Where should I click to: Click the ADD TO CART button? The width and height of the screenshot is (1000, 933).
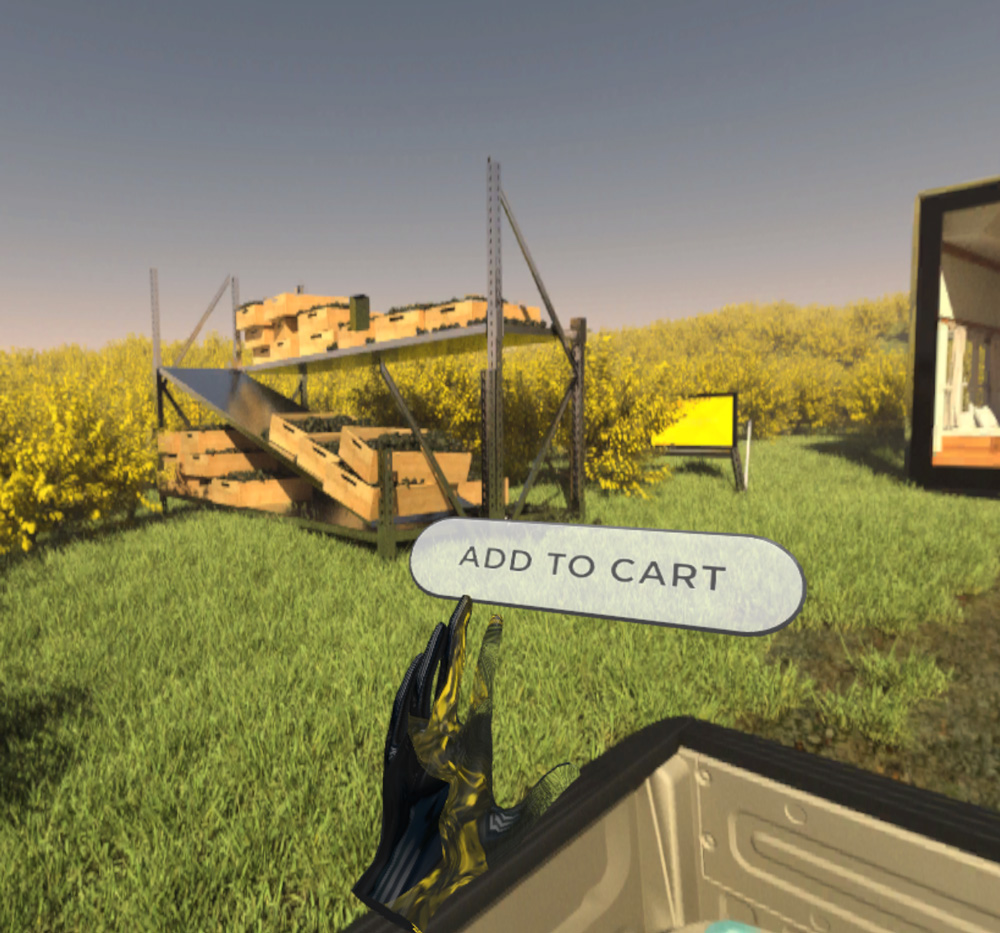click(606, 574)
